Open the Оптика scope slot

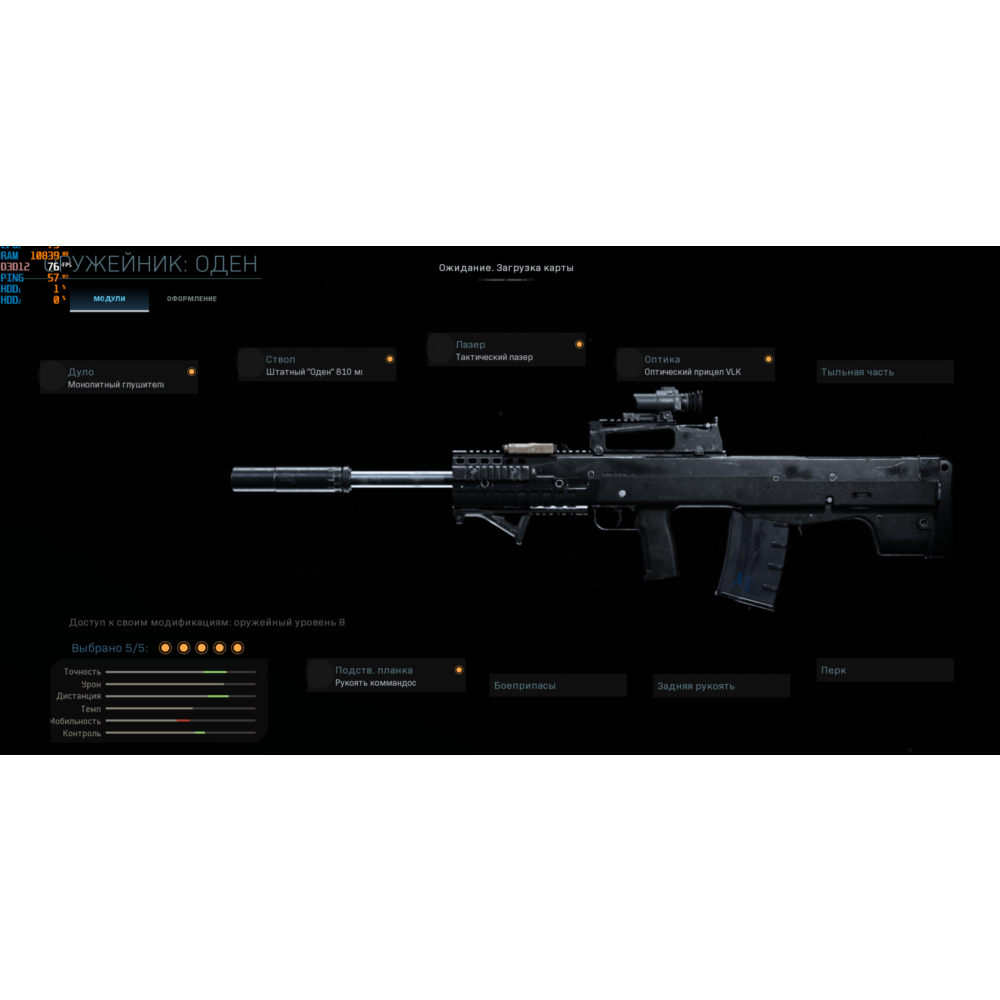click(696, 365)
